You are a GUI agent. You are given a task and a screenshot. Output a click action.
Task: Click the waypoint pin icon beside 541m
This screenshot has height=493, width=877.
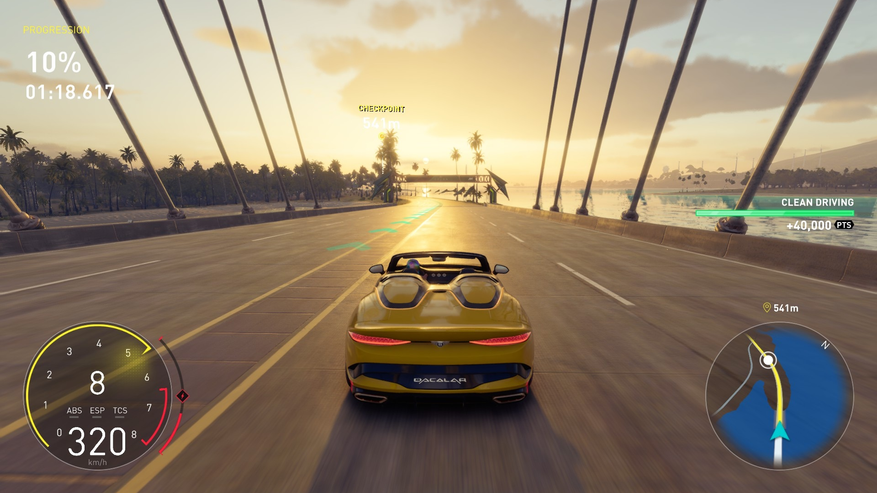click(x=766, y=308)
